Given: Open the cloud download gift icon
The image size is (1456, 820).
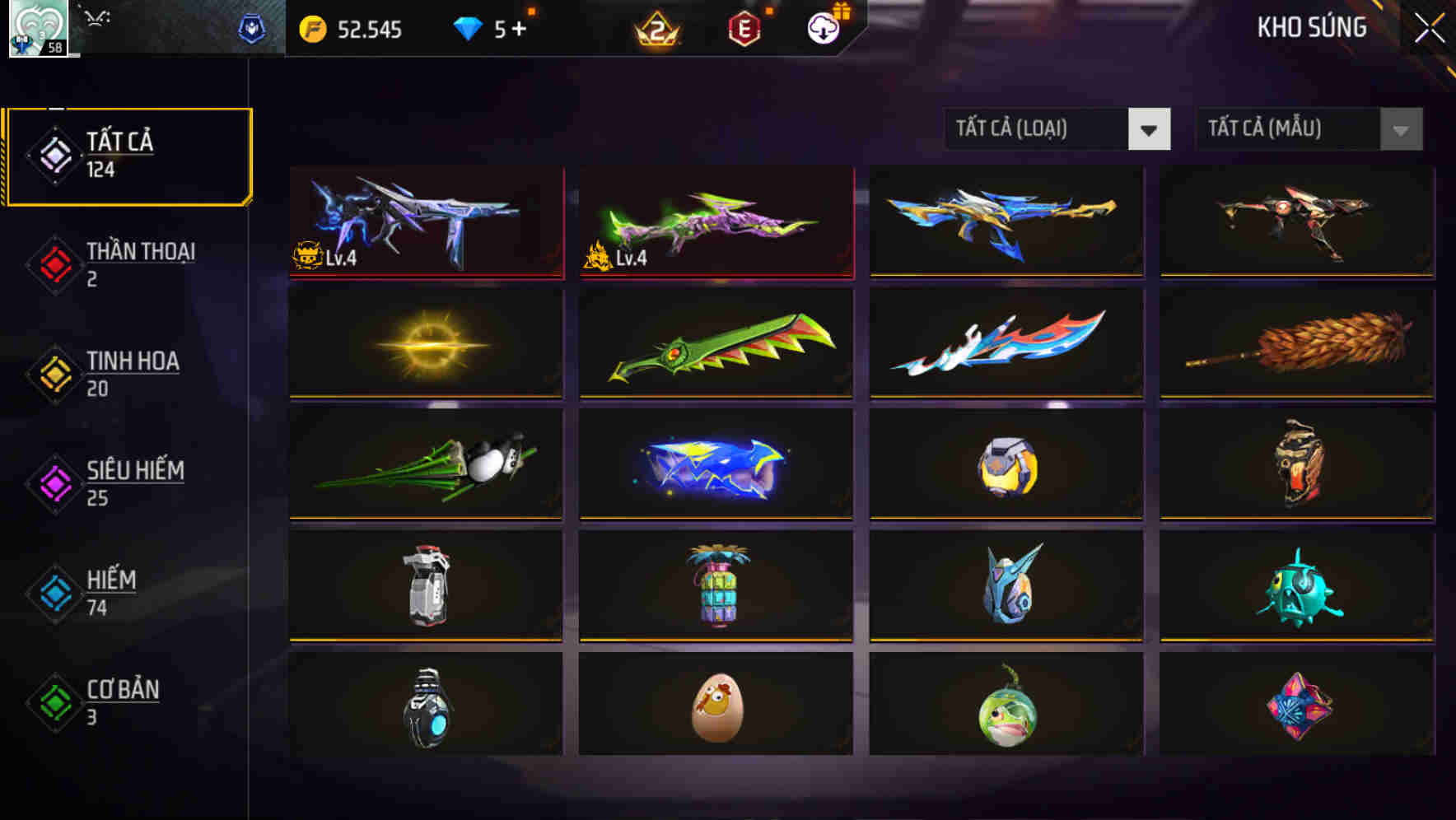Looking at the screenshot, I should pyautogui.click(x=822, y=29).
